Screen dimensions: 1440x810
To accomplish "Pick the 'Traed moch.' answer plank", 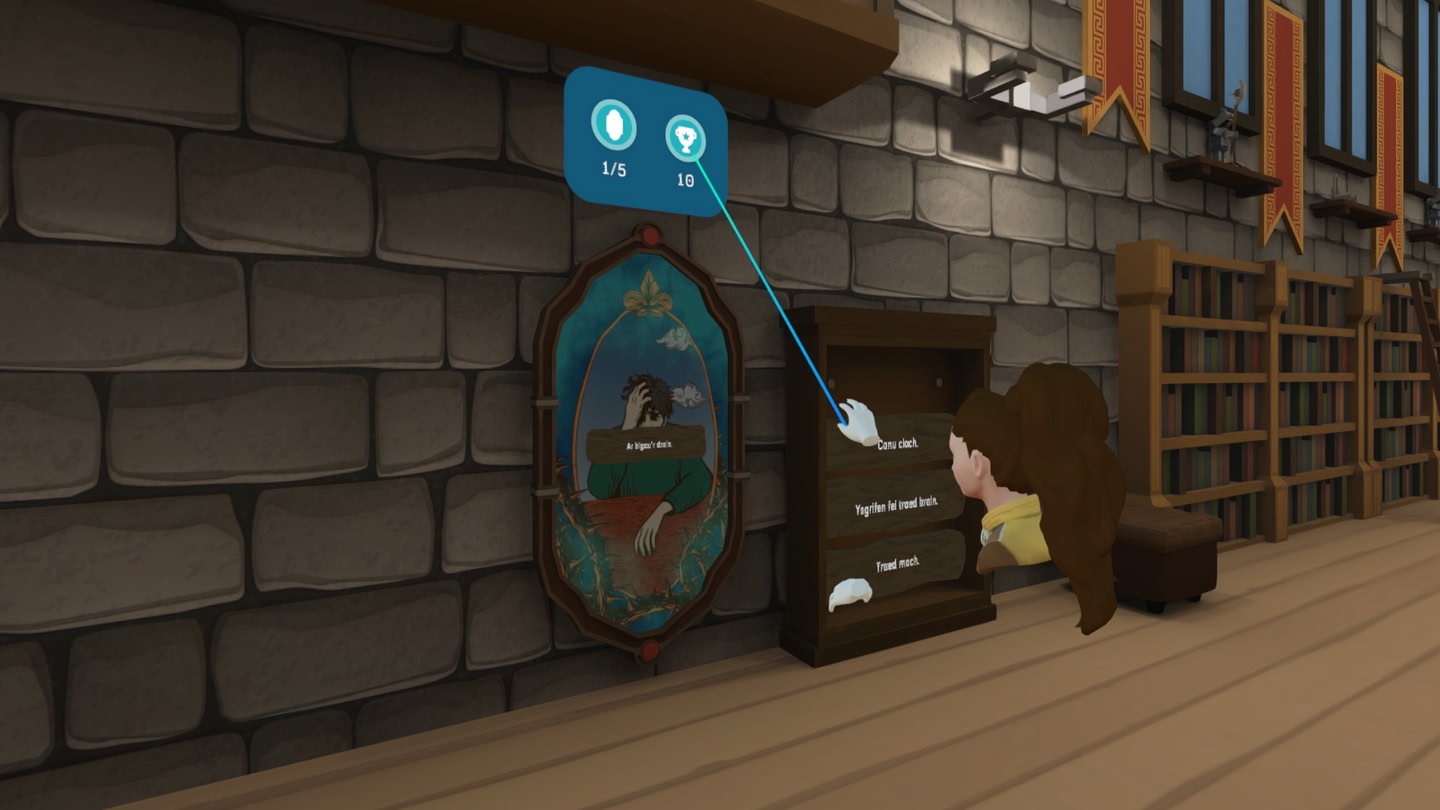I will pyautogui.click(x=897, y=564).
